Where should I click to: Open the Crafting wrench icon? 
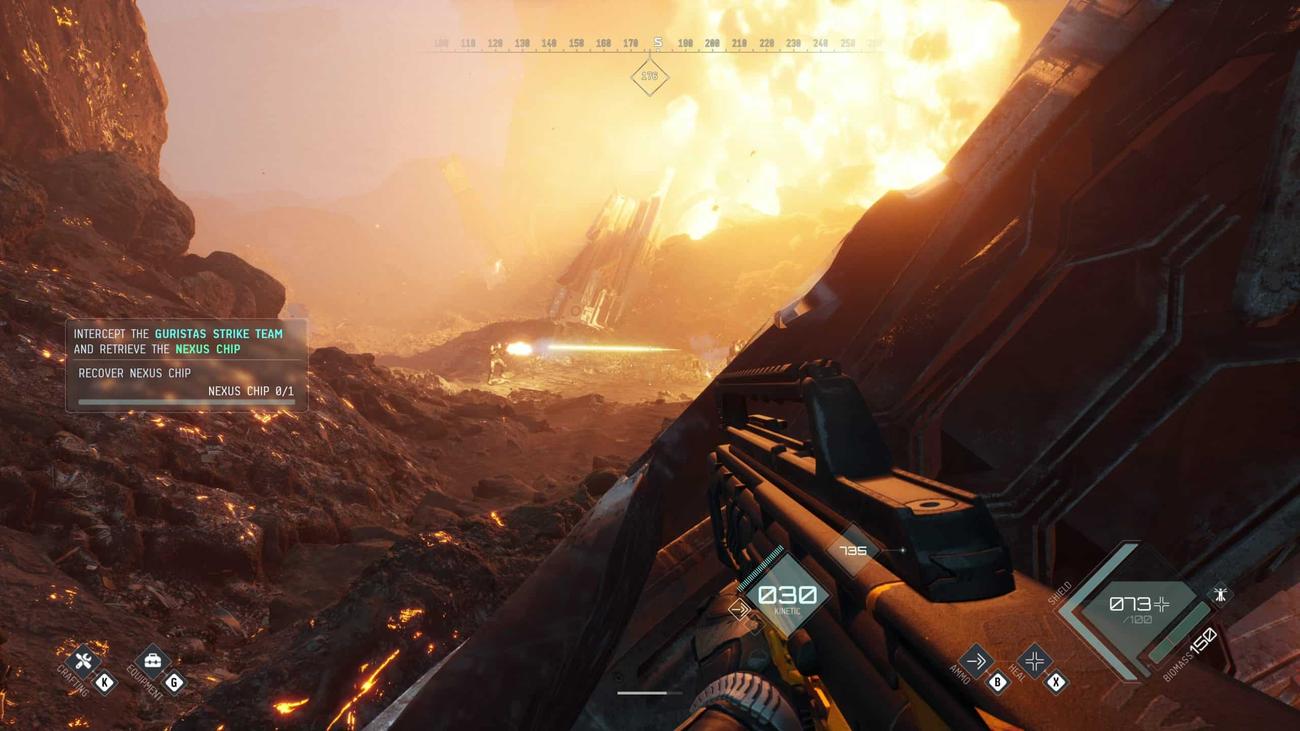(84, 661)
